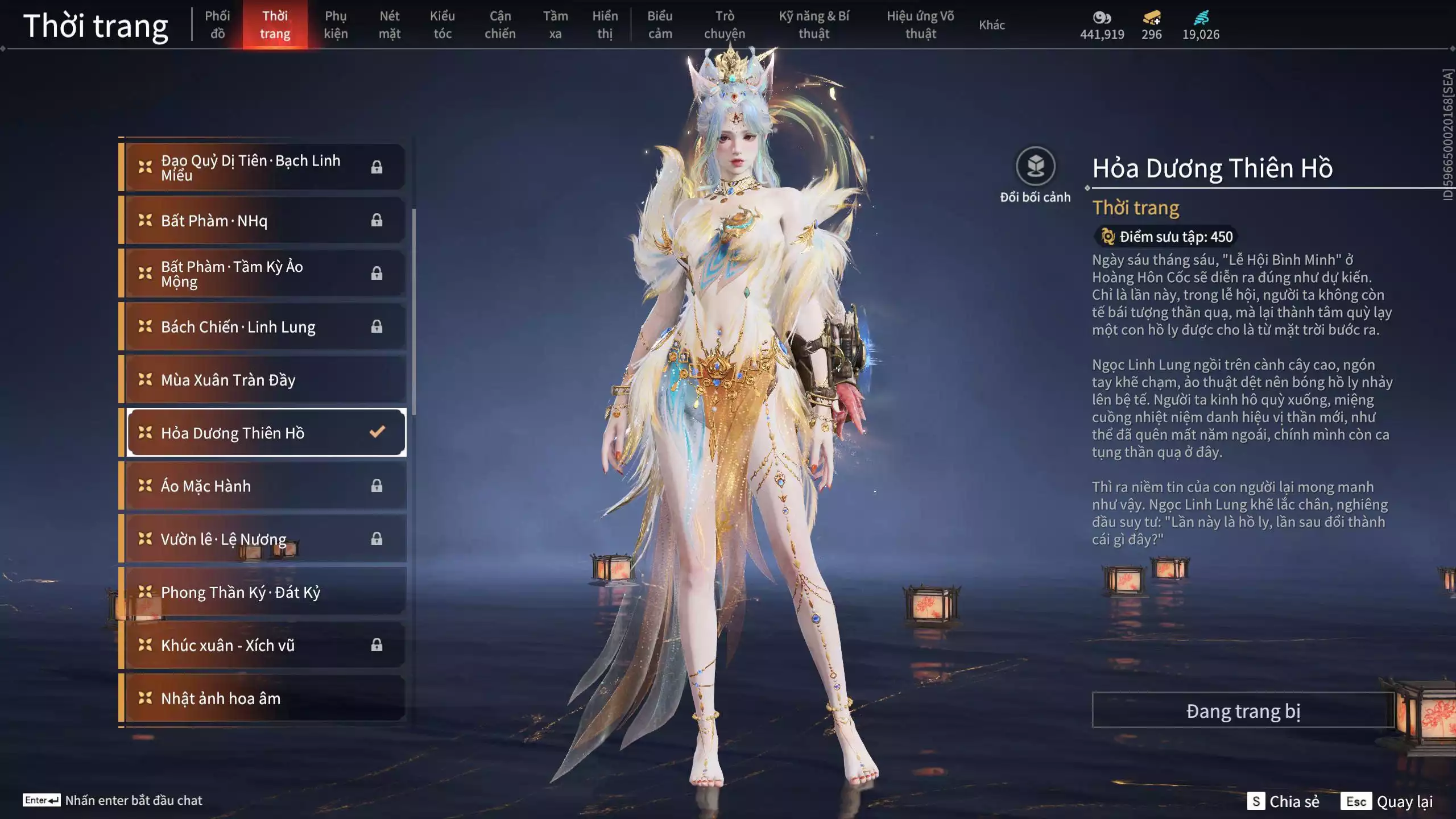Select the Trò chuyện tab
This screenshot has height=819, width=1456.
725,24
